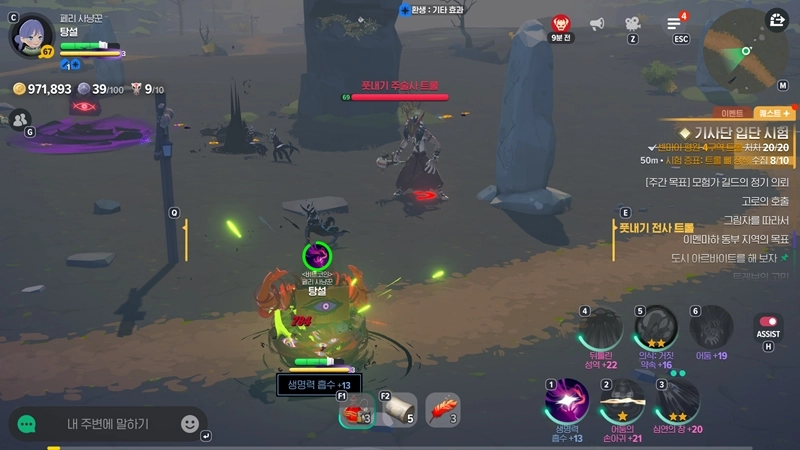Open the 기사단 입단 시험 quest tracker

point(735,133)
